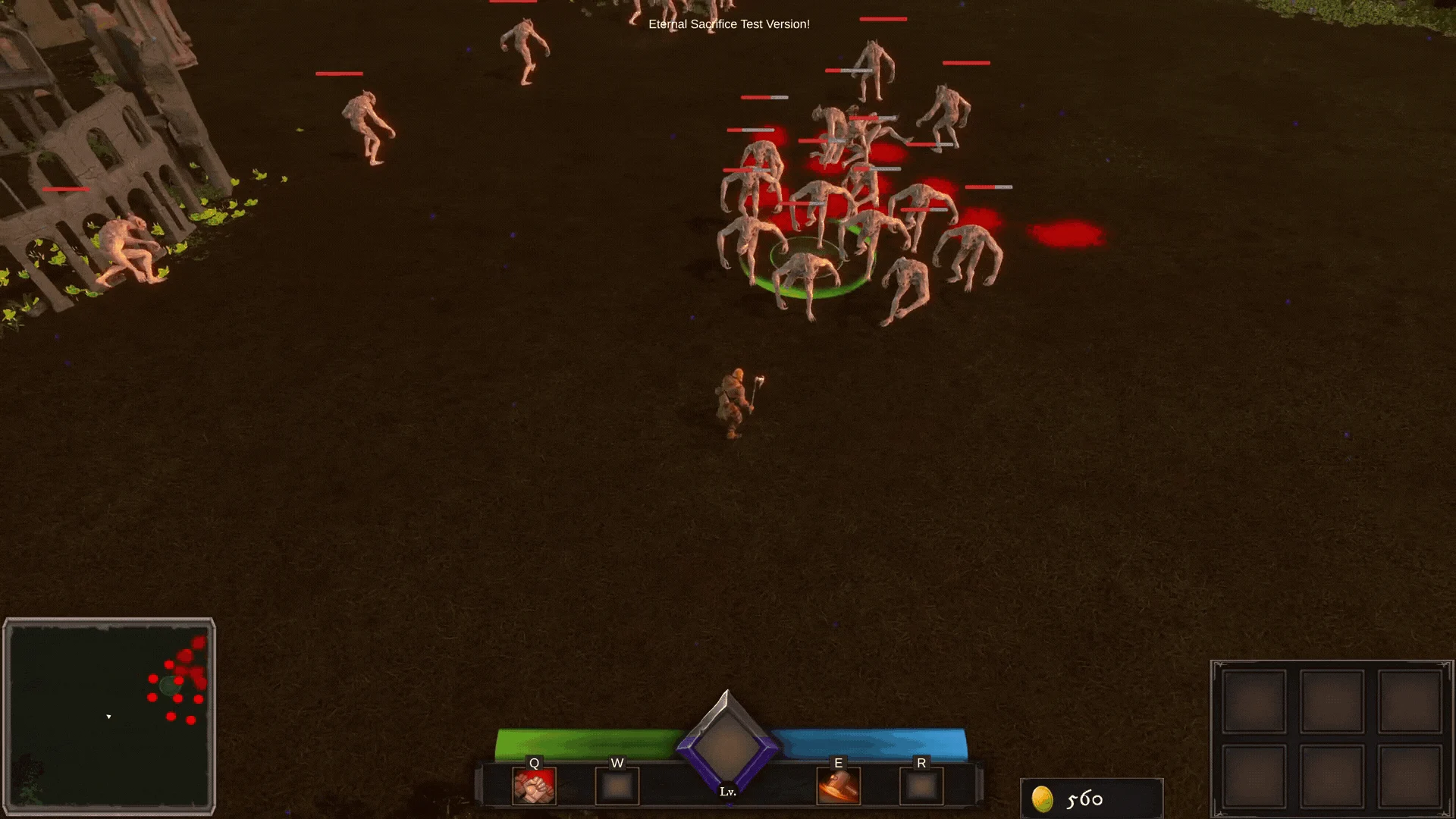Select the empty R ability slot
The width and height of the screenshot is (1456, 819).
click(922, 787)
